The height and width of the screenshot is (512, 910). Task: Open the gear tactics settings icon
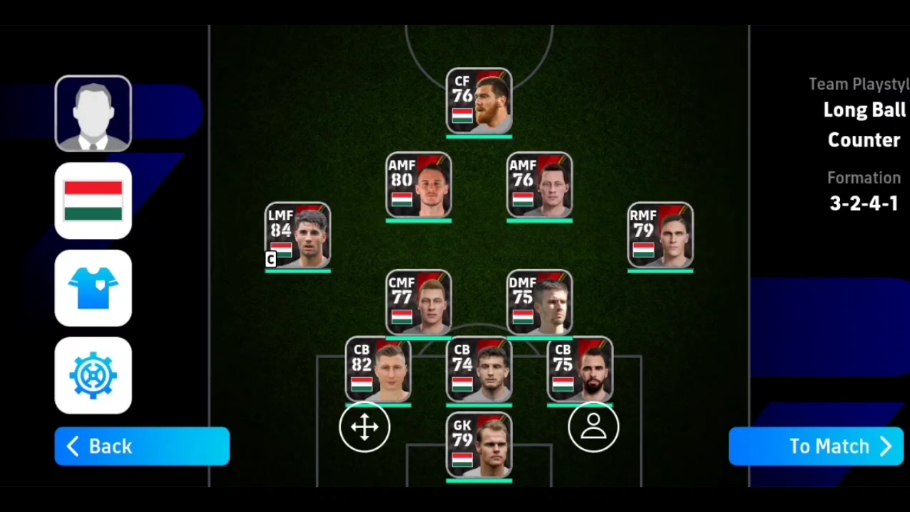coord(93,375)
